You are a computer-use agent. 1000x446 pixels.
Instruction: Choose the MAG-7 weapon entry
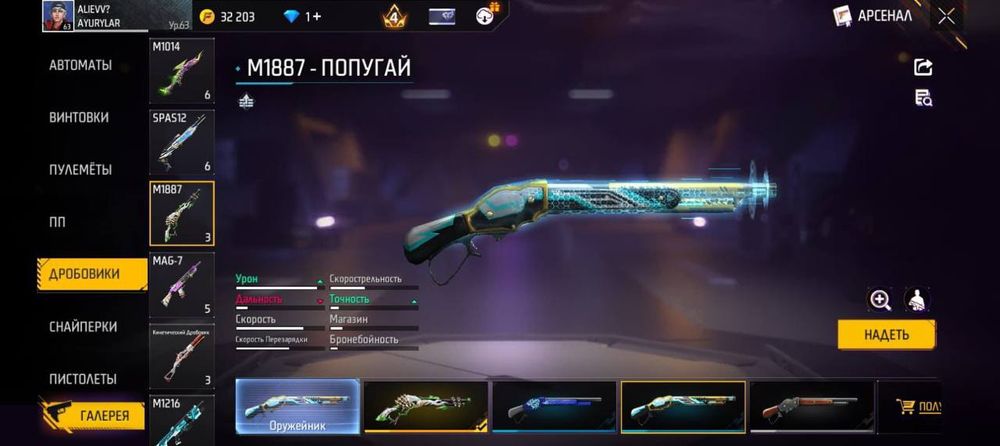point(181,285)
